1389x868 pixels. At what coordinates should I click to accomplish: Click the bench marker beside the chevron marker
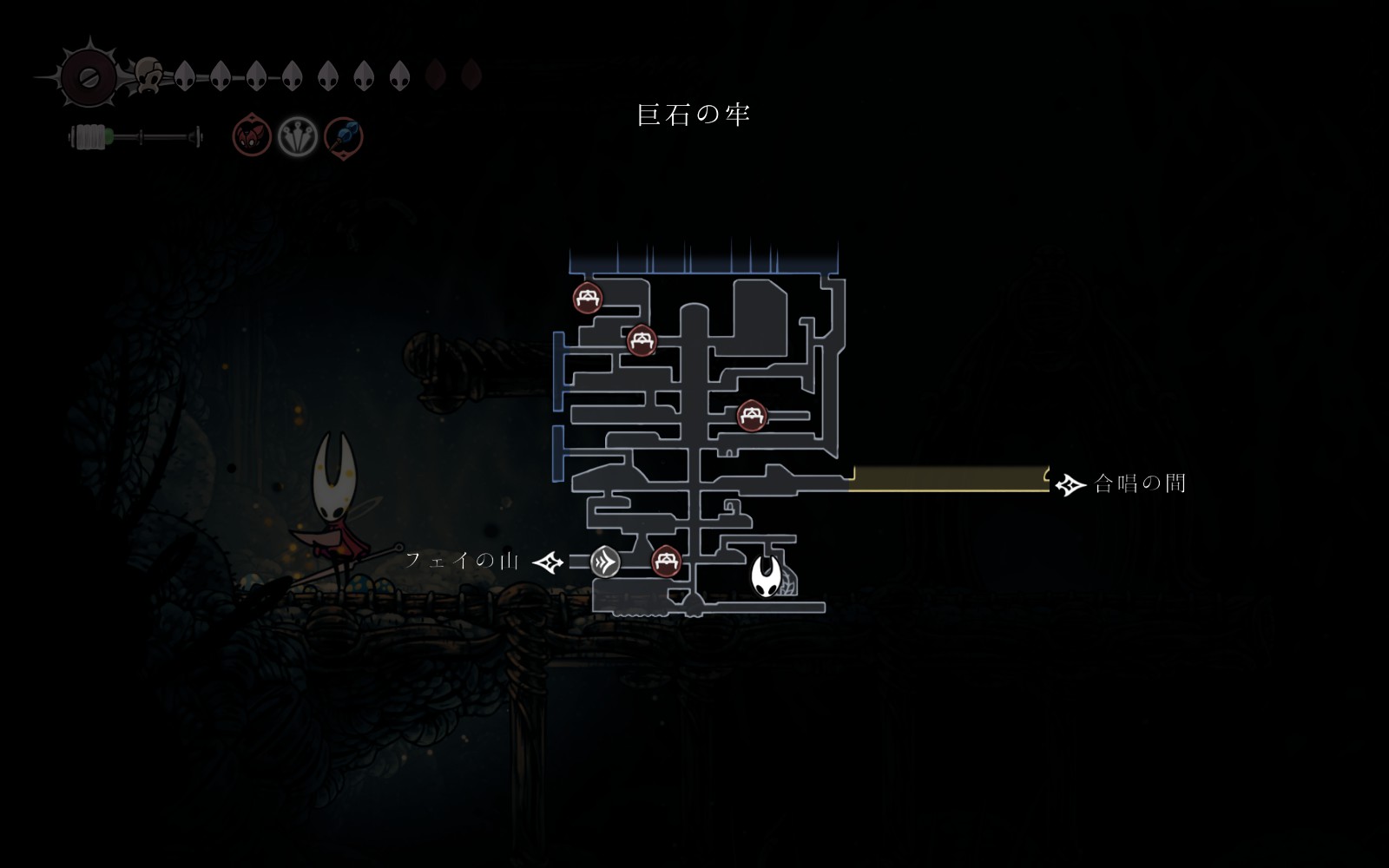[666, 560]
